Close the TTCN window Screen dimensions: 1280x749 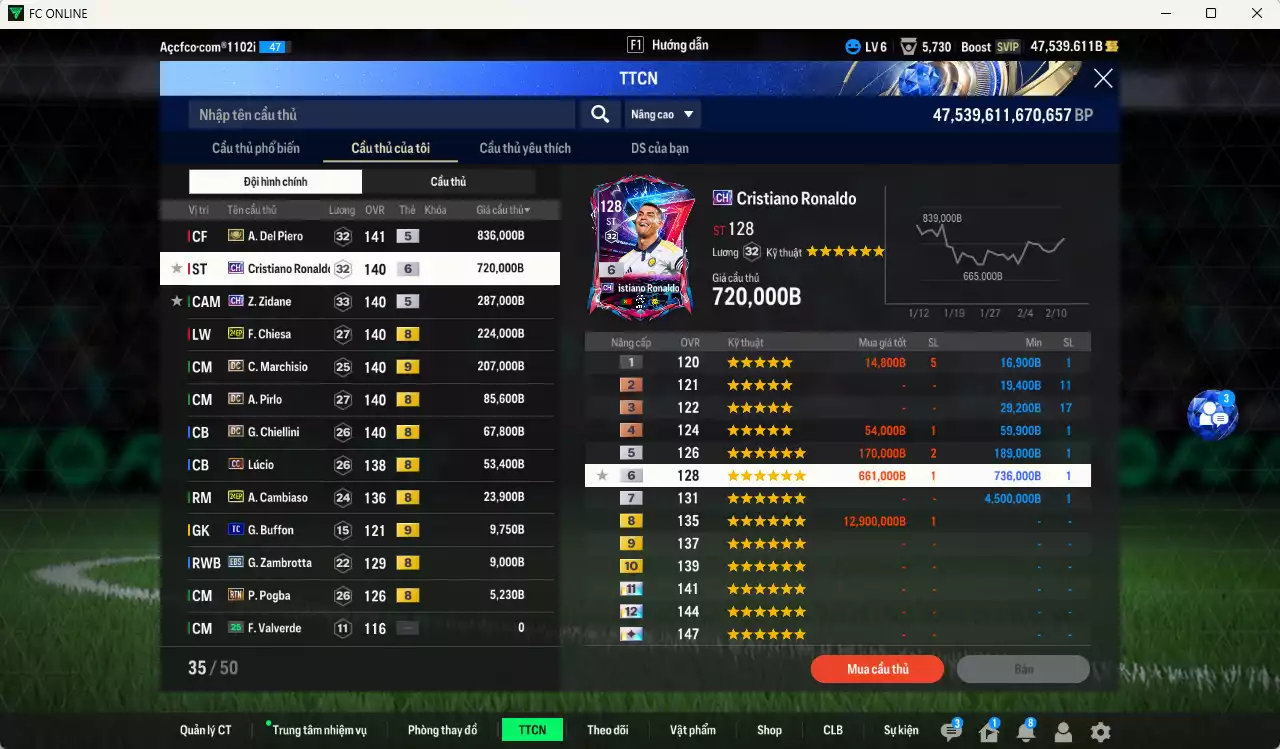(1103, 79)
